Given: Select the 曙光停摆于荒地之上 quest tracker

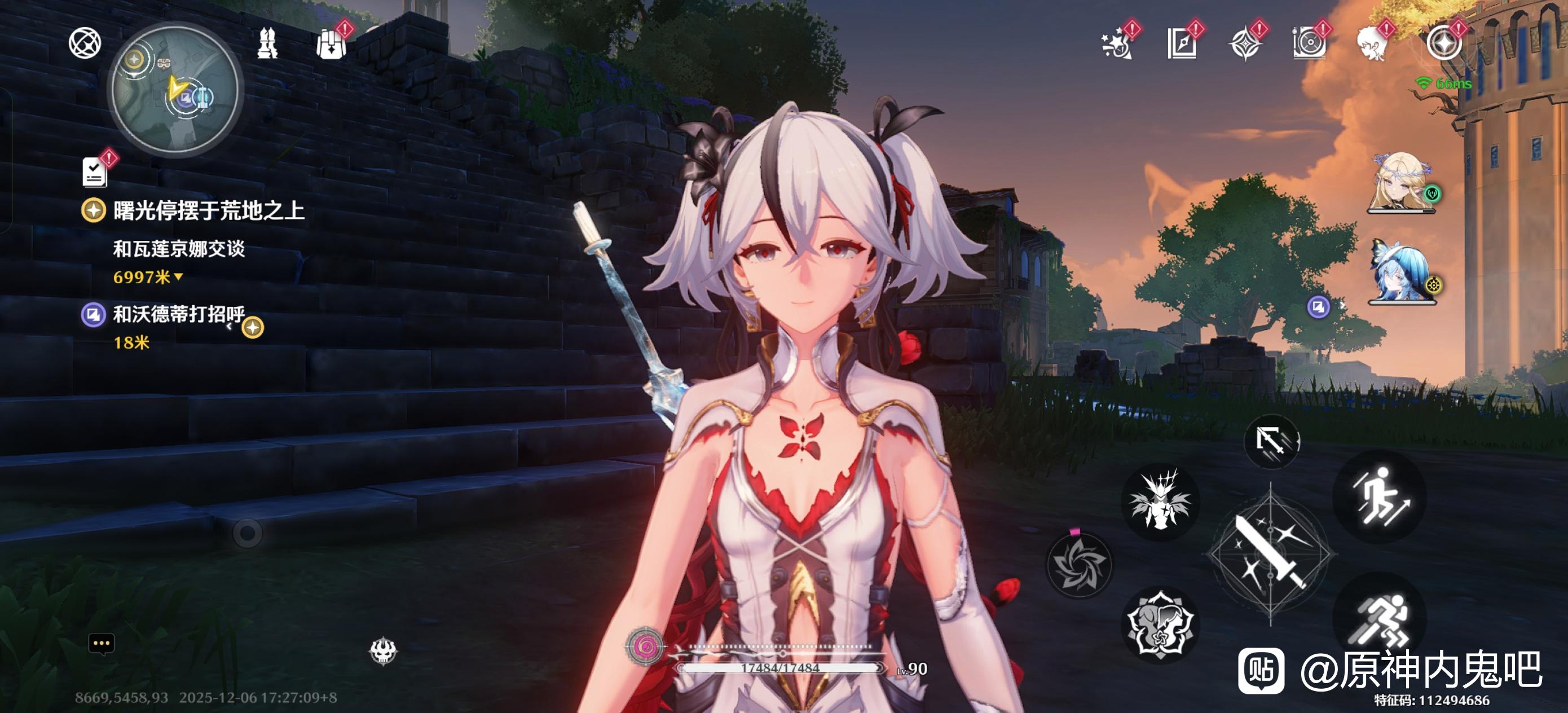Looking at the screenshot, I should 208,210.
